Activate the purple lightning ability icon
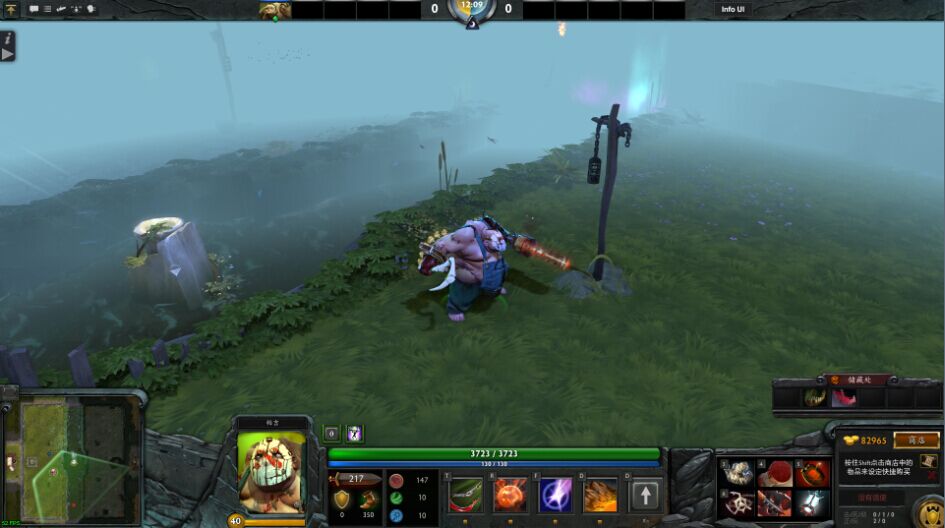Screen dimensions: 945x528 click(556, 495)
